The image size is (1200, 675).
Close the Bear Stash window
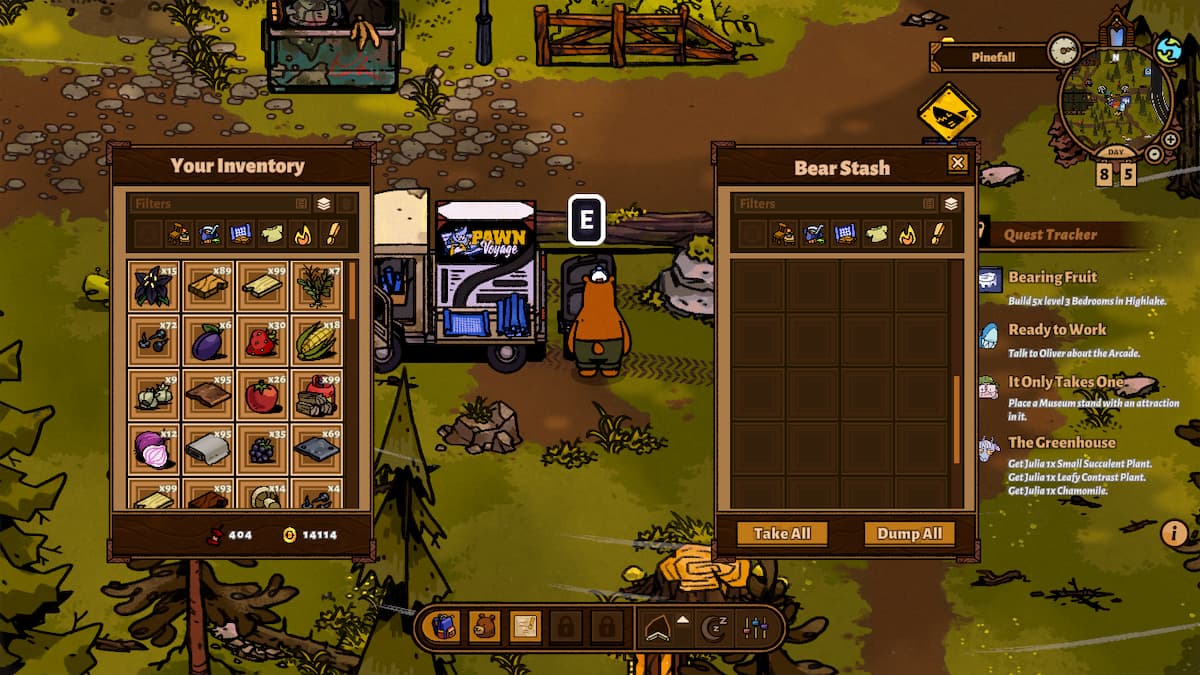click(958, 163)
